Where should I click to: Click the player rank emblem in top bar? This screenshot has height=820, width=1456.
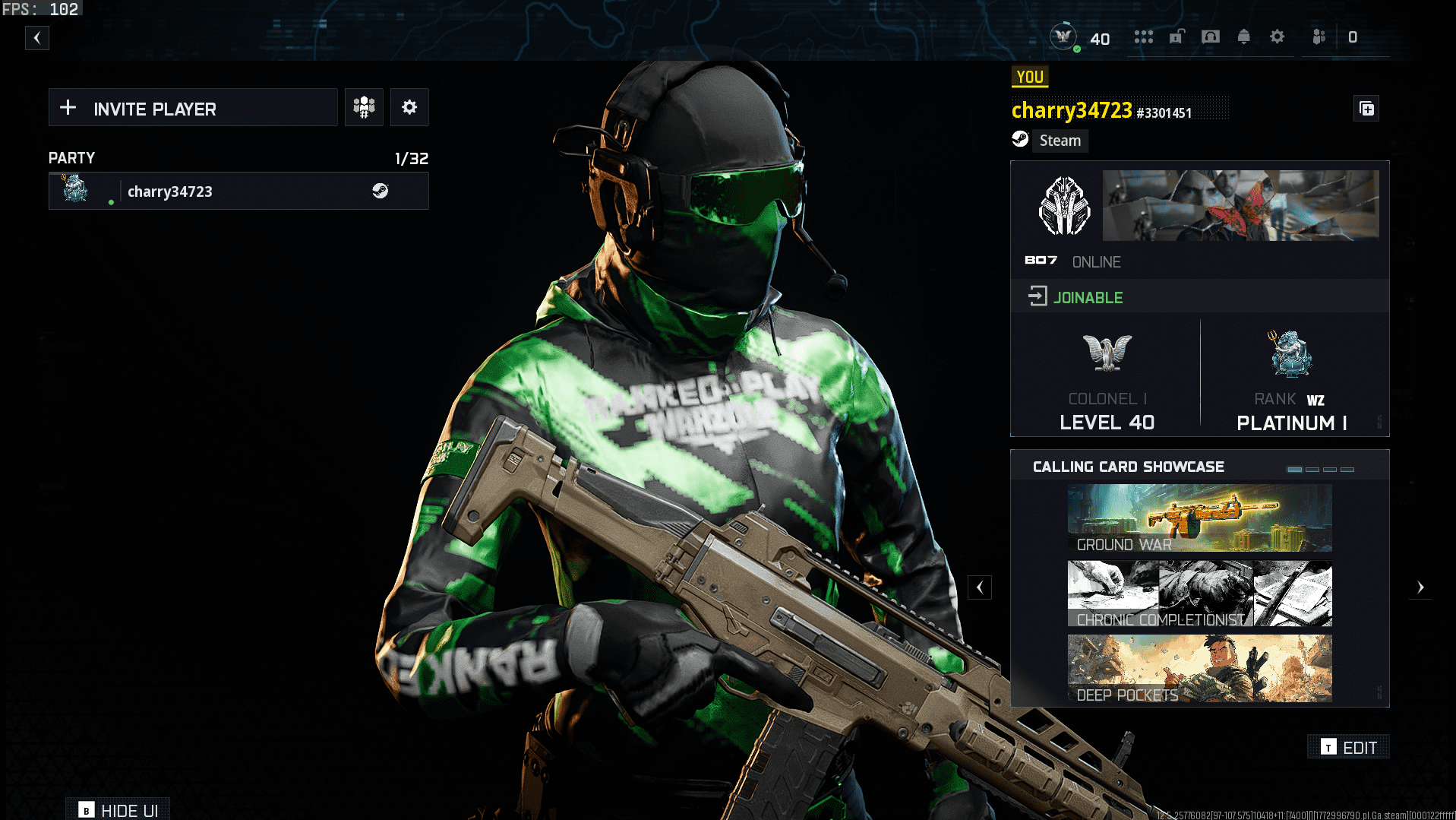[1063, 36]
